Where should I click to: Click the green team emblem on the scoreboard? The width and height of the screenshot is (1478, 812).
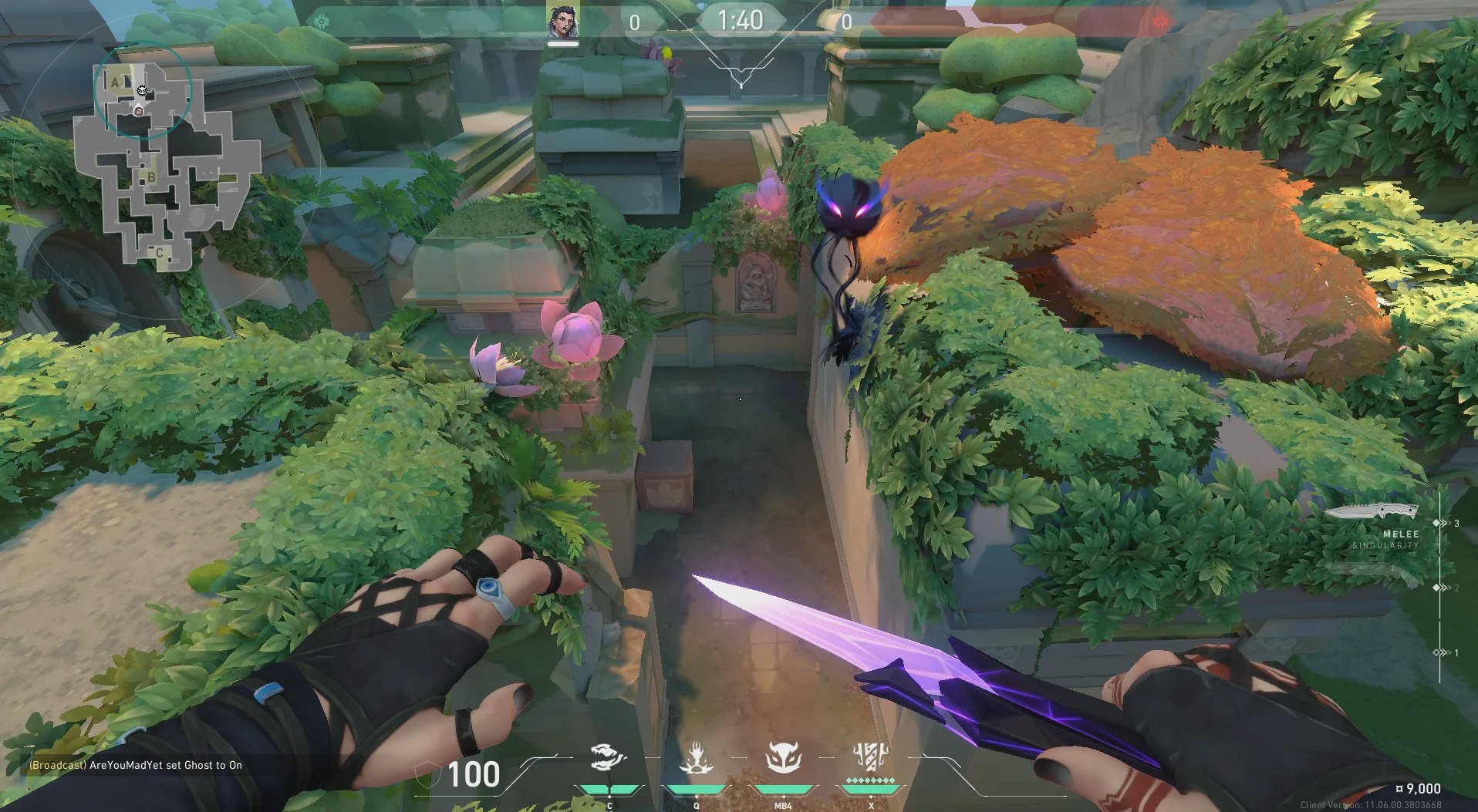coord(322,22)
